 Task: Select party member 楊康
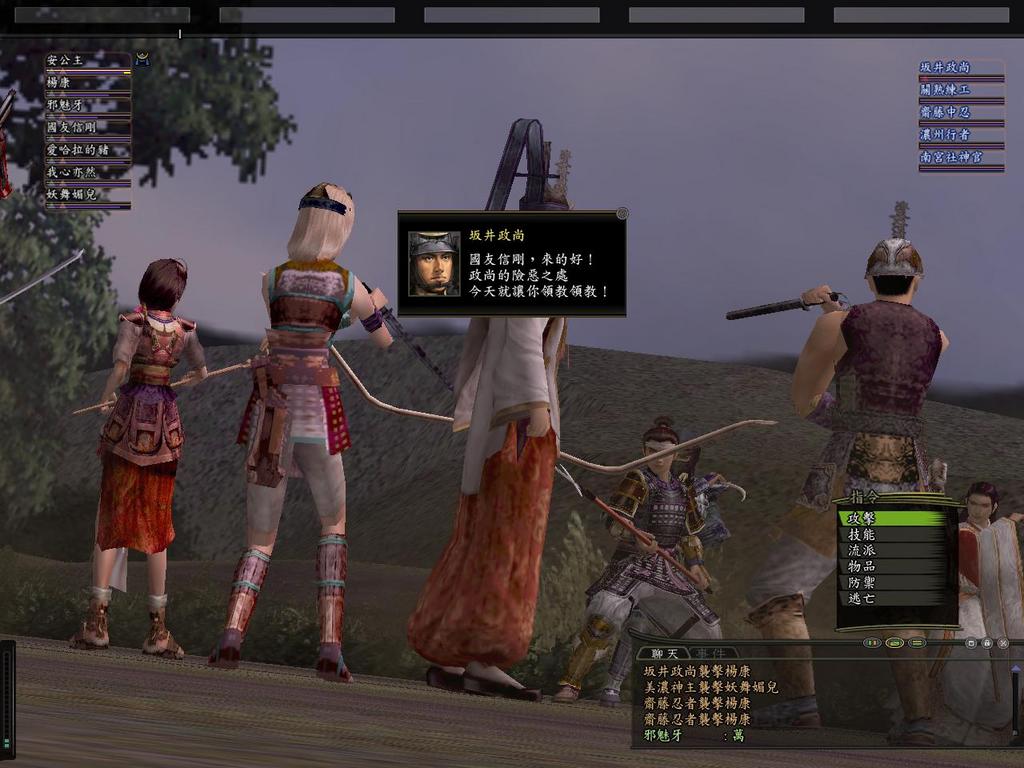point(87,83)
